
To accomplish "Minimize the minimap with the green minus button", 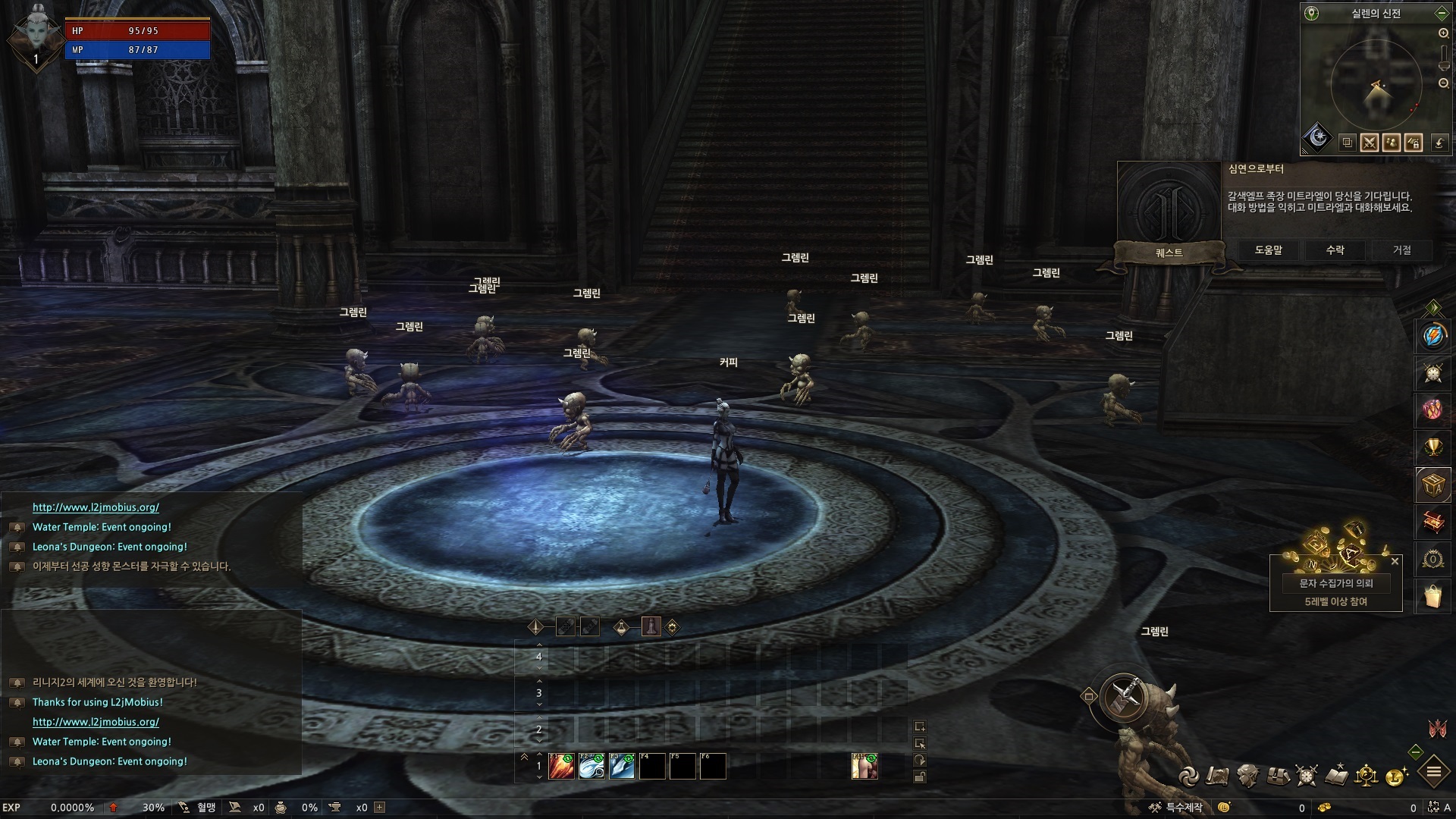I will (1441, 14).
